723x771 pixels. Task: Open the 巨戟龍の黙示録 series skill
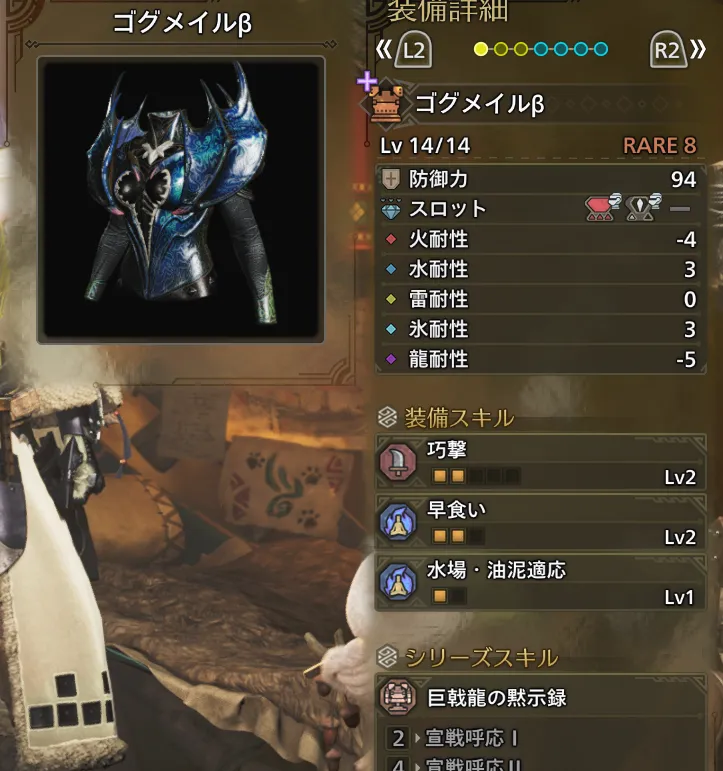540,697
